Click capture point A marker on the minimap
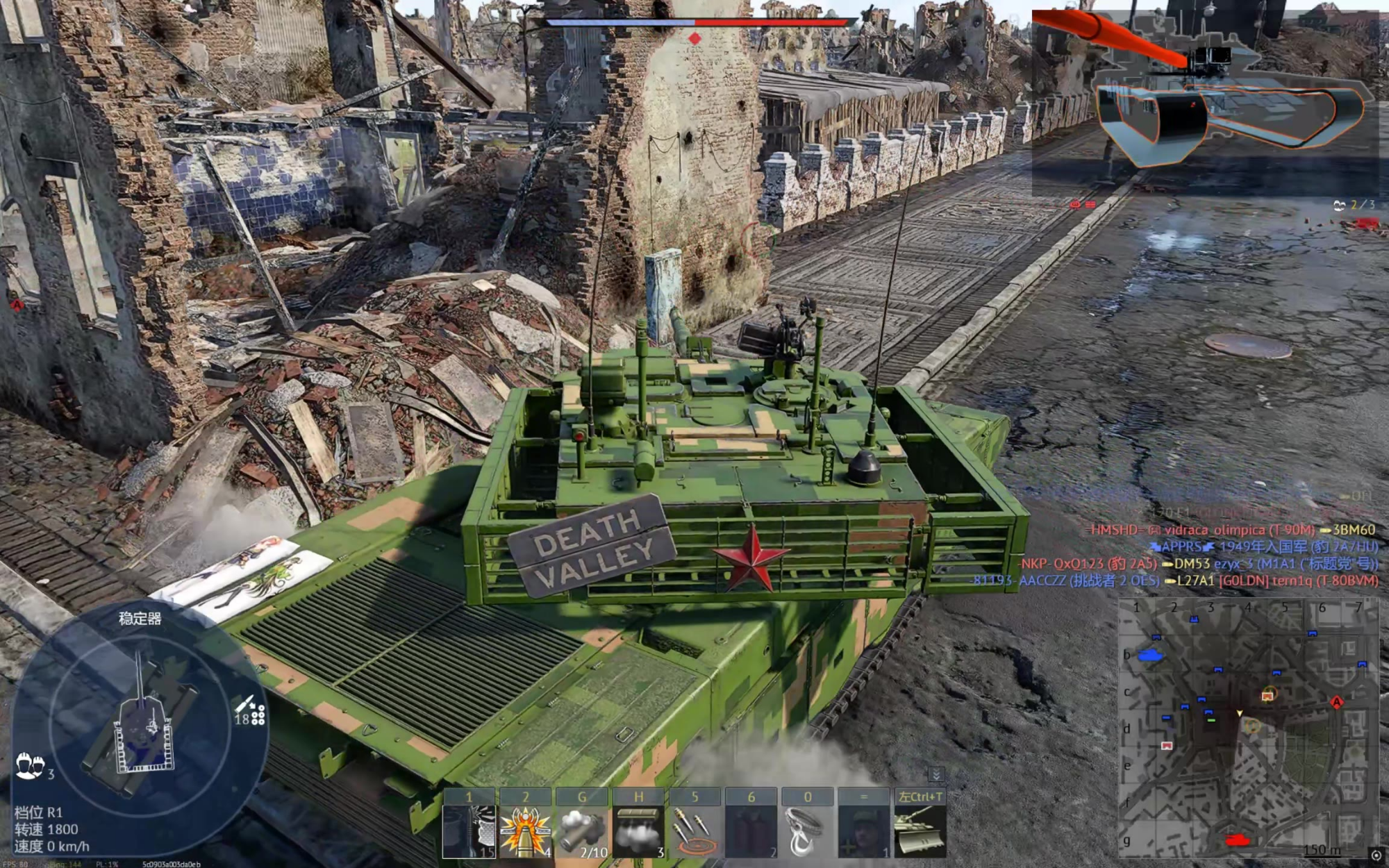This screenshot has width=1389, height=868. 1337,702
